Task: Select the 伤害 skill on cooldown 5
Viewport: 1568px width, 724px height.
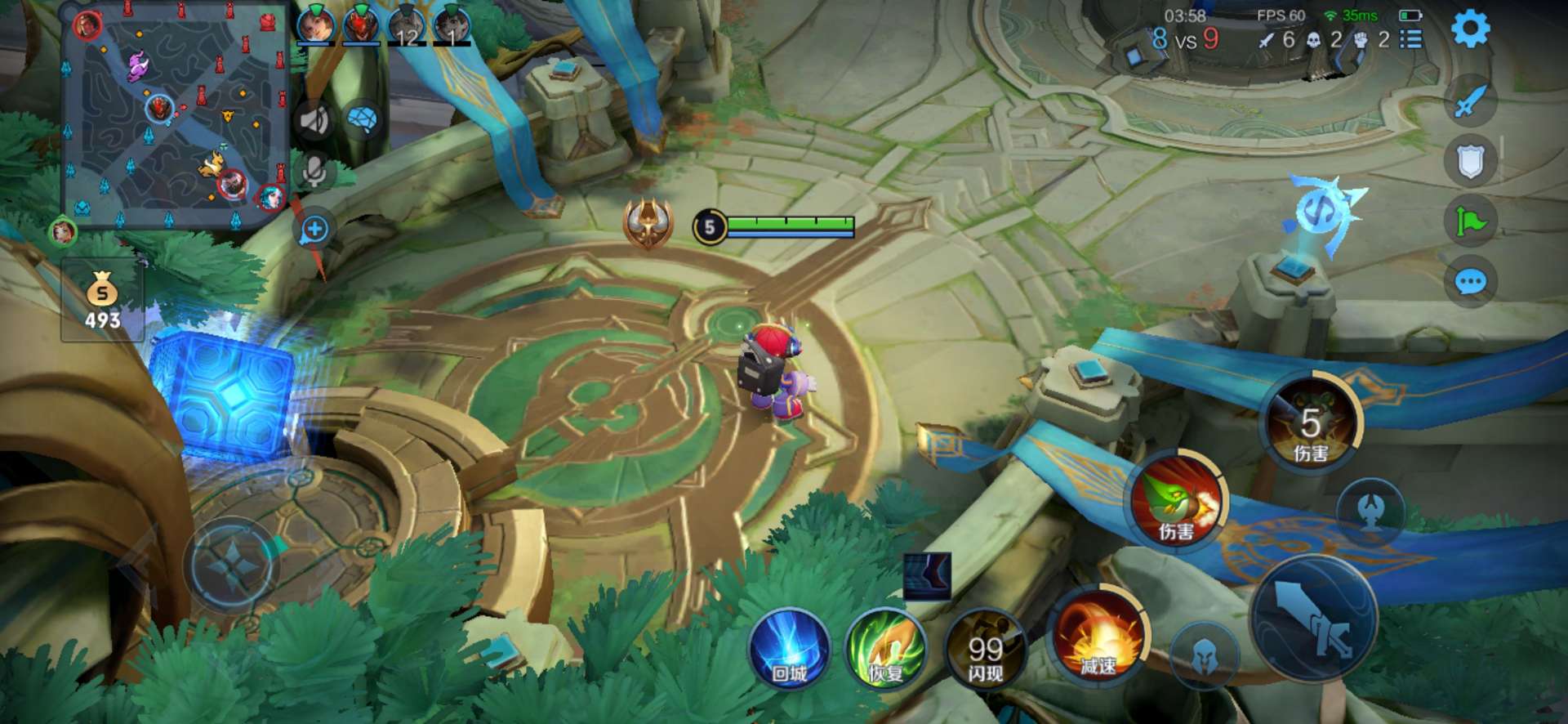Action: [x=1311, y=424]
